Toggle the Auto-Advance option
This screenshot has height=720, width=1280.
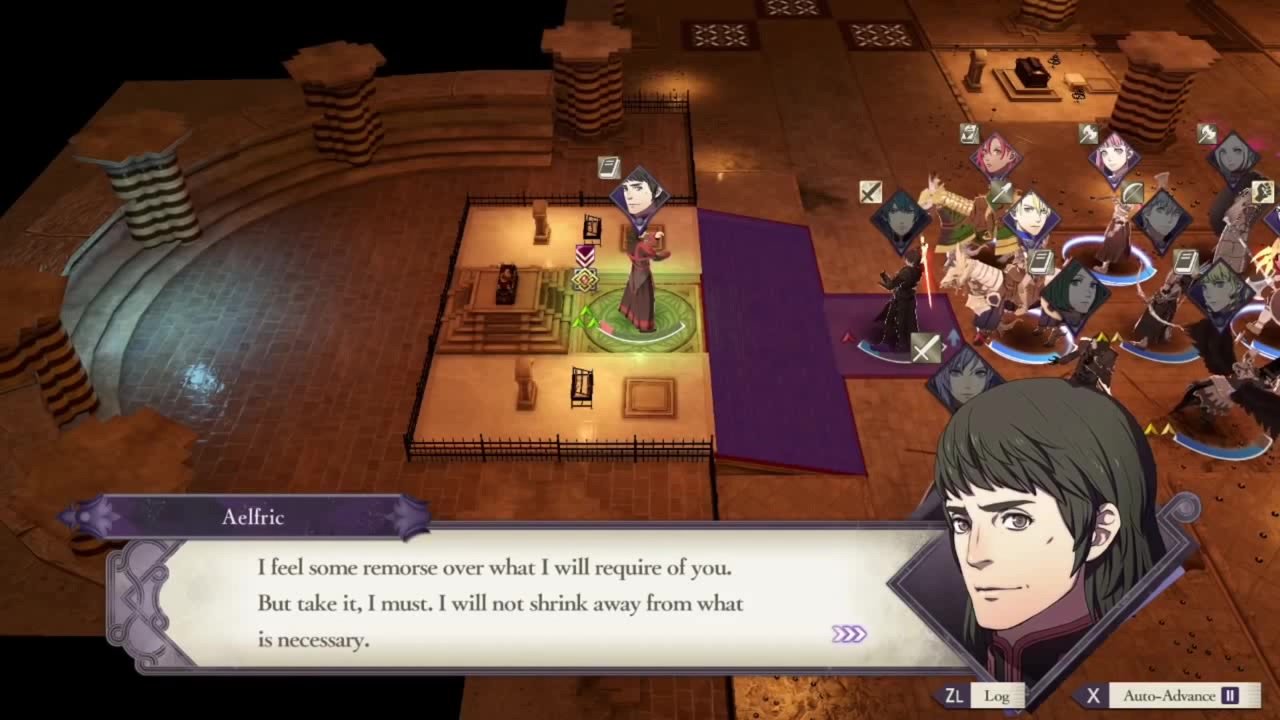pyautogui.click(x=1168, y=696)
